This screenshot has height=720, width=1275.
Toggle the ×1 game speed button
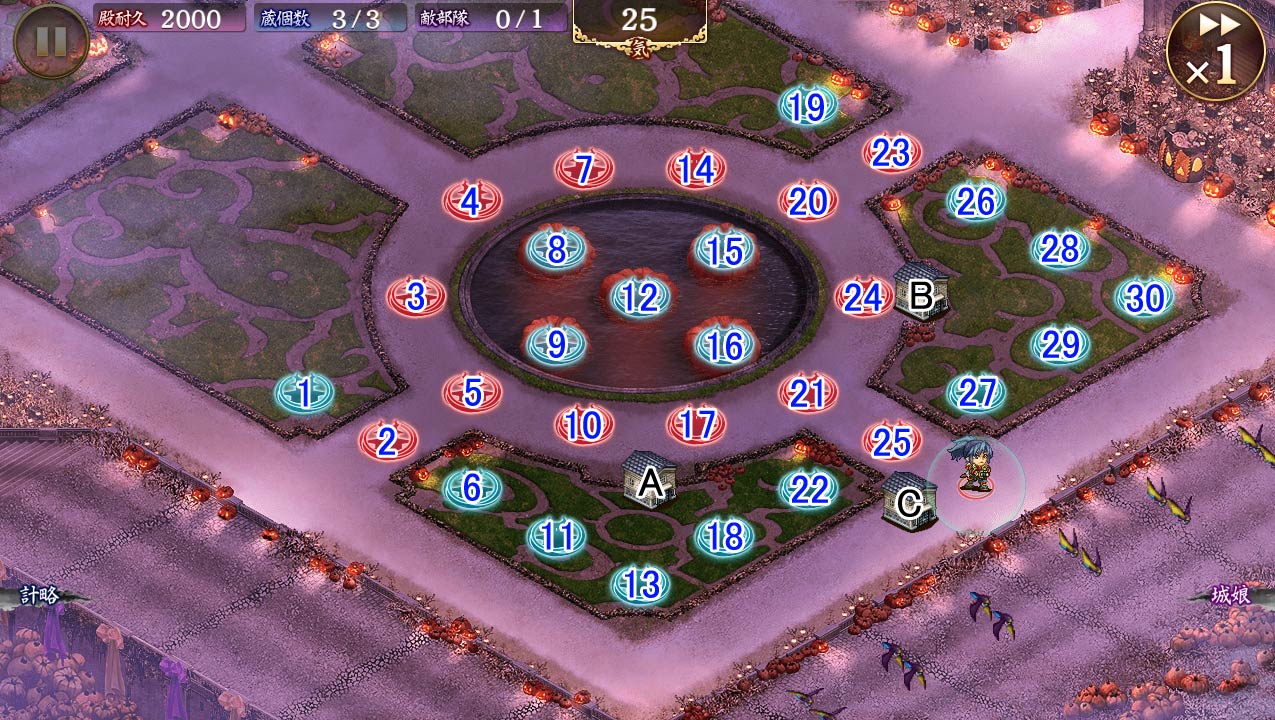point(1214,51)
